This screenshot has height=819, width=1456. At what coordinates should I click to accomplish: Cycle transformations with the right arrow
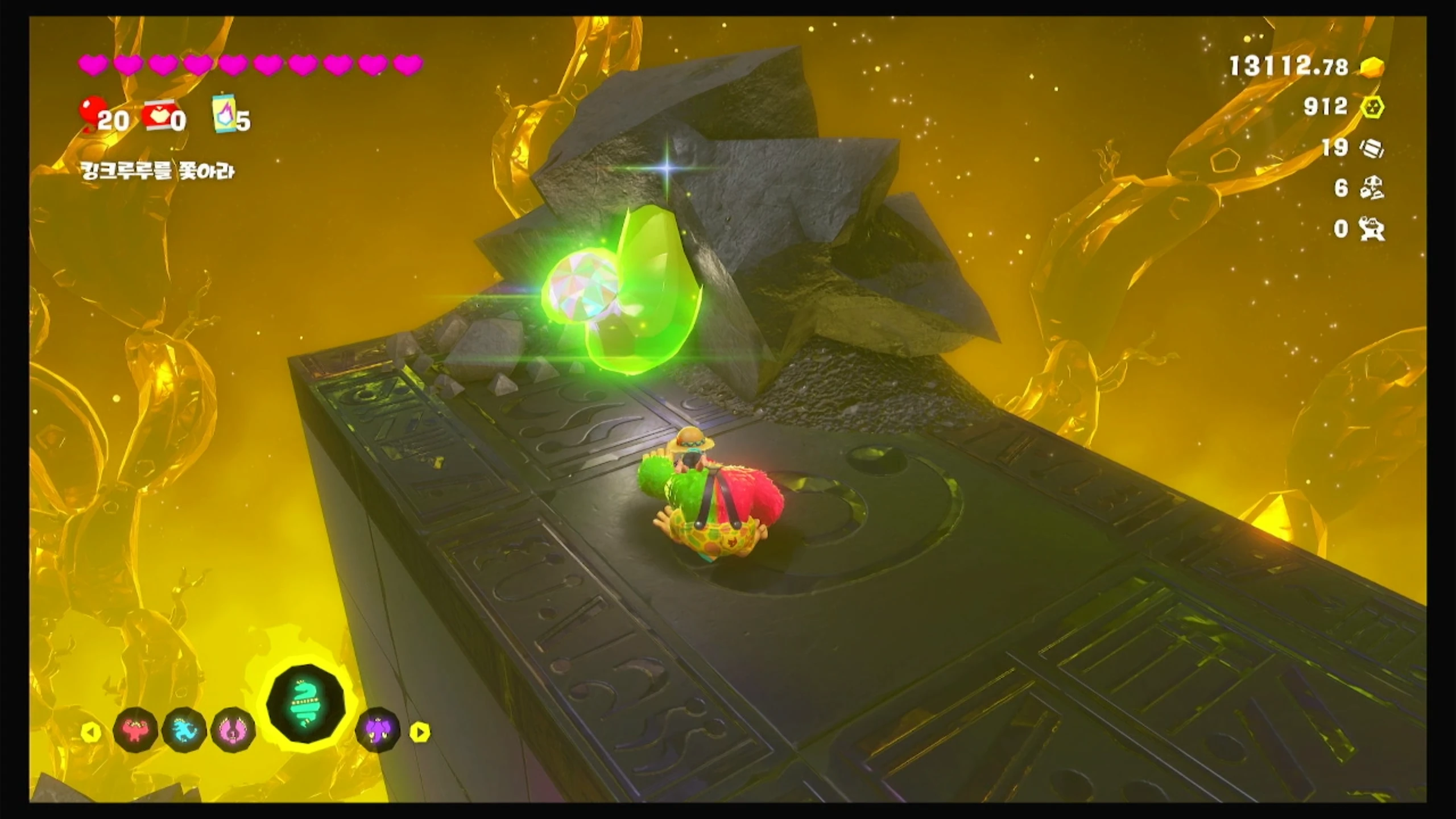coord(420,732)
